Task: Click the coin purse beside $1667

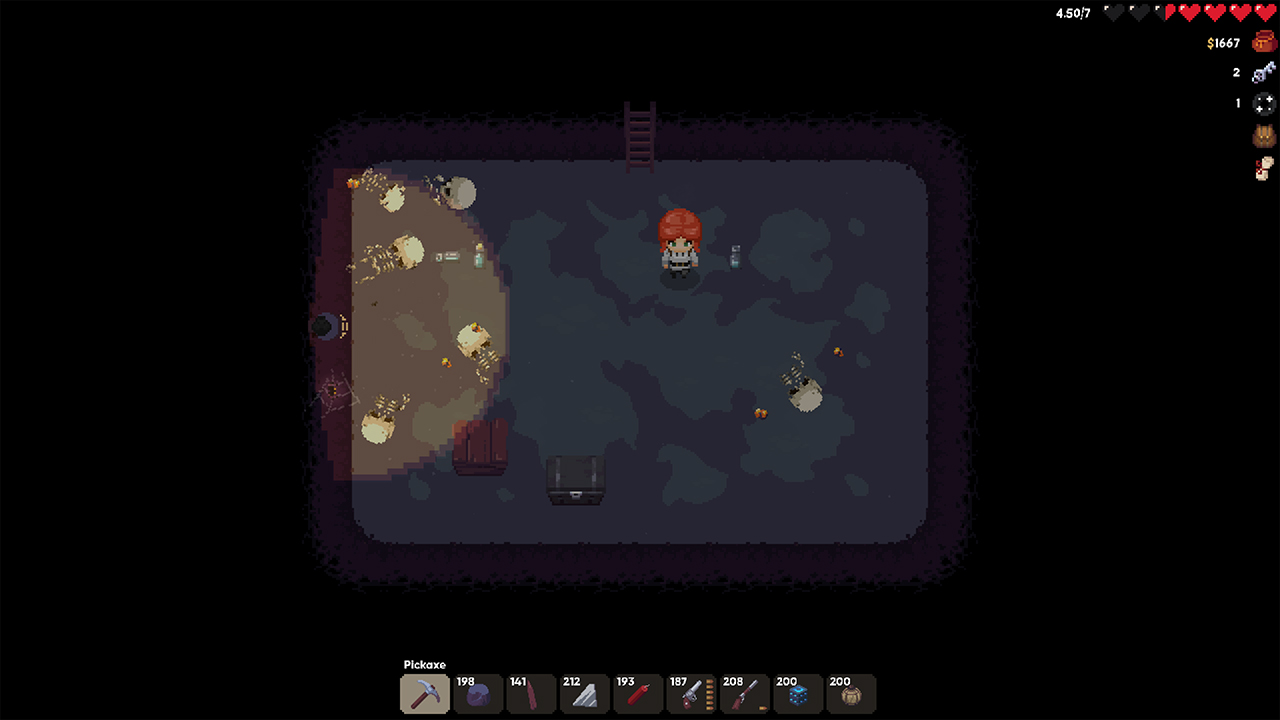Action: [1263, 42]
